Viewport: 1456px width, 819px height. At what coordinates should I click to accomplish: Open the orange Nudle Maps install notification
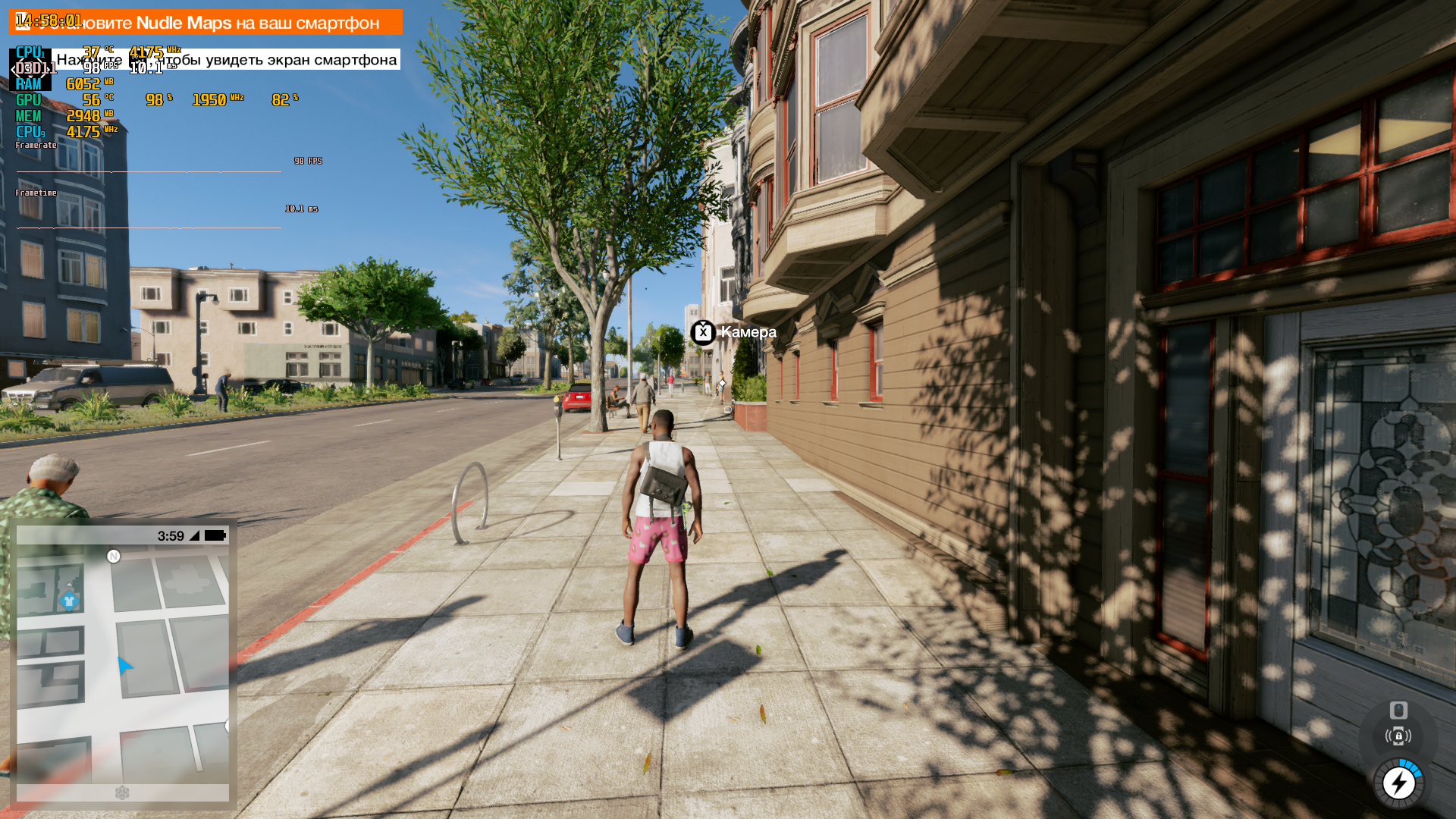point(206,23)
